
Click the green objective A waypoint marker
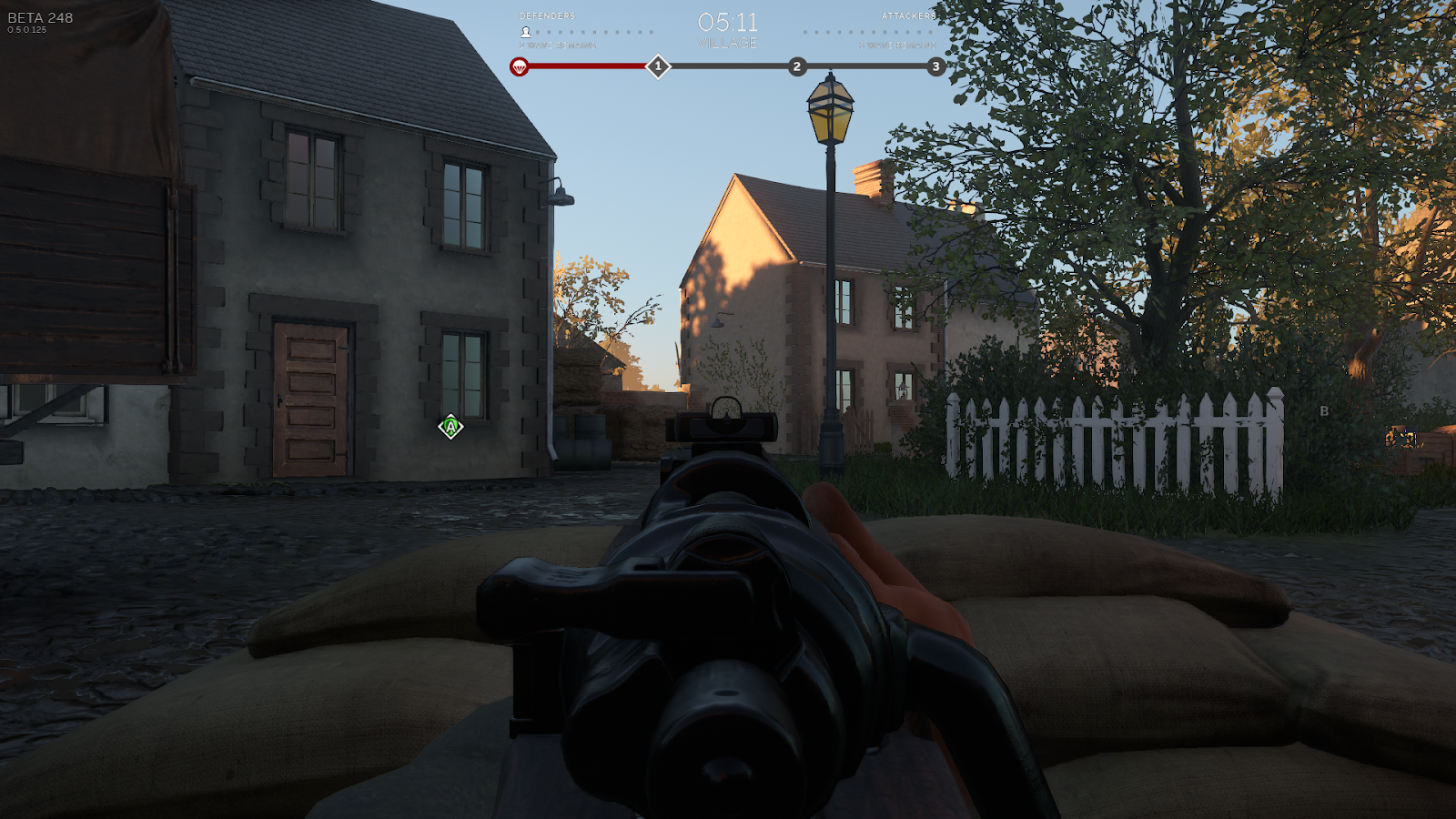click(450, 427)
